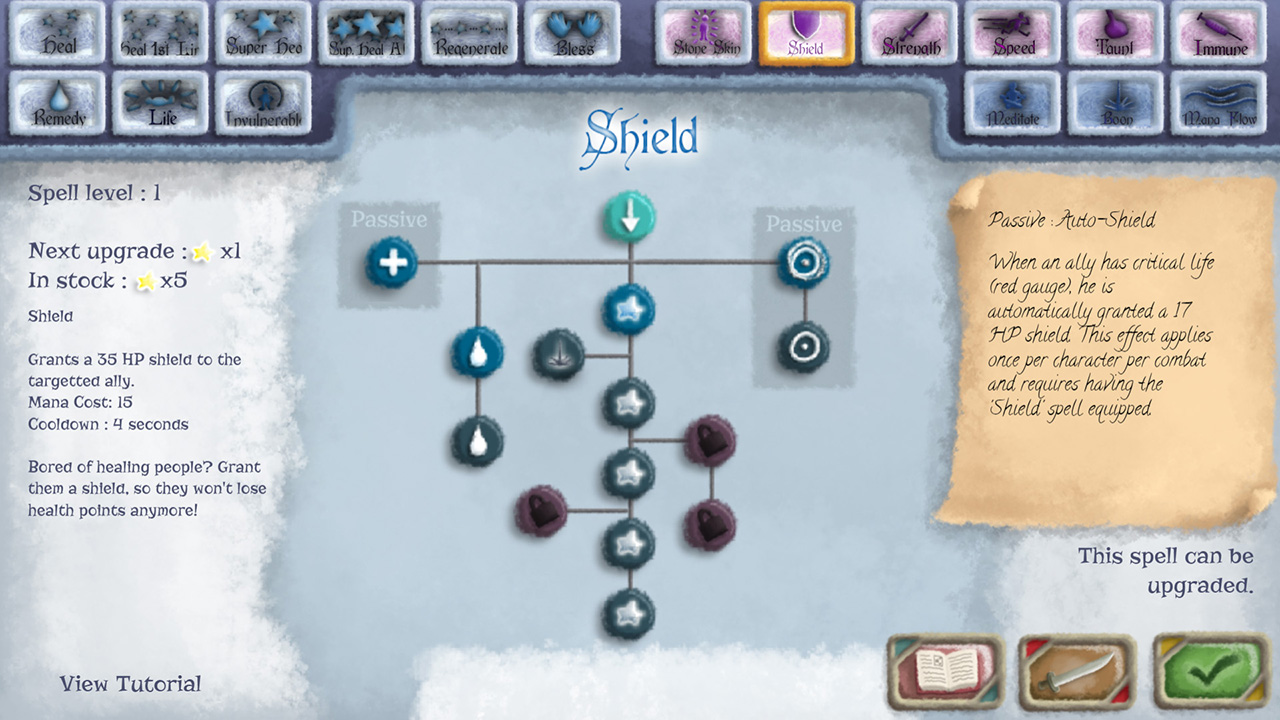1280x720 pixels.
Task: Open View Tutorial
Action: tap(130, 684)
